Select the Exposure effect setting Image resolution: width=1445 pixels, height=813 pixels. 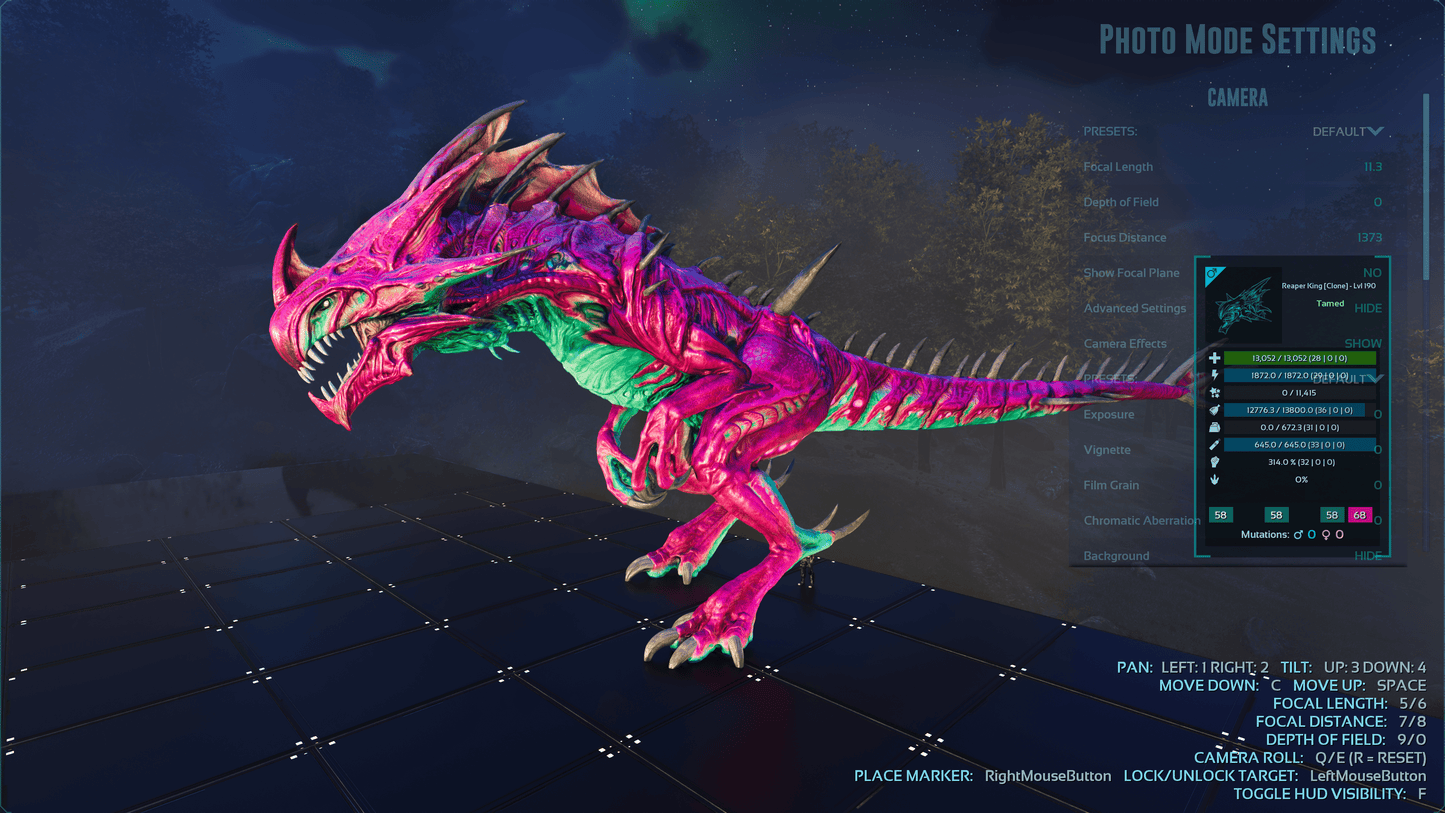point(1108,415)
